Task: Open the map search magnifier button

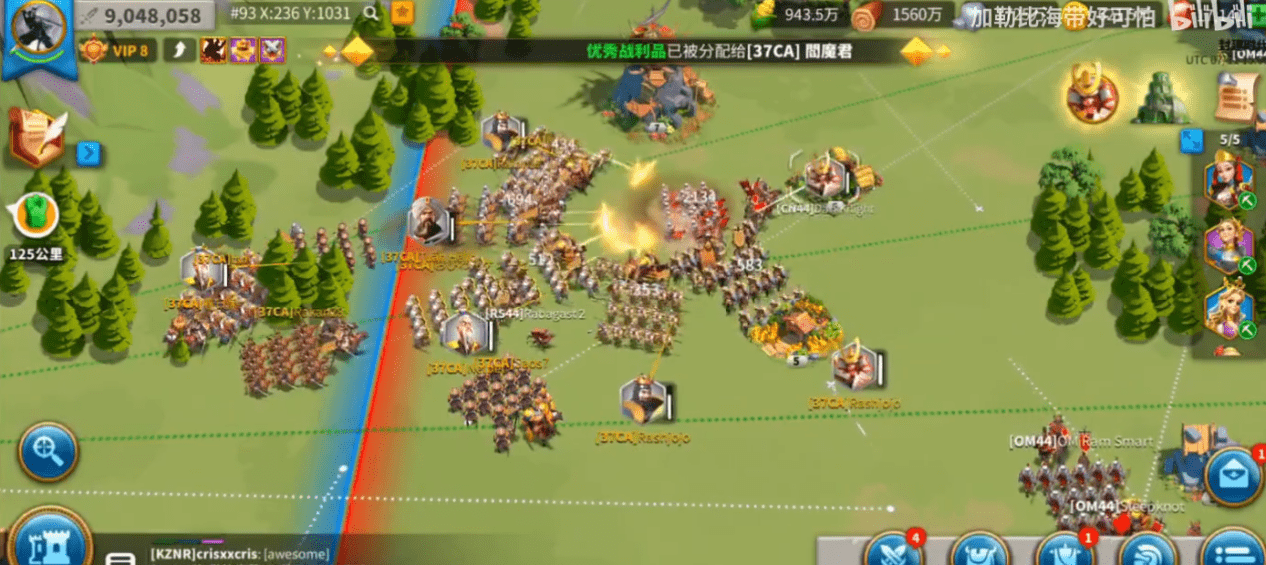Action: point(47,452)
